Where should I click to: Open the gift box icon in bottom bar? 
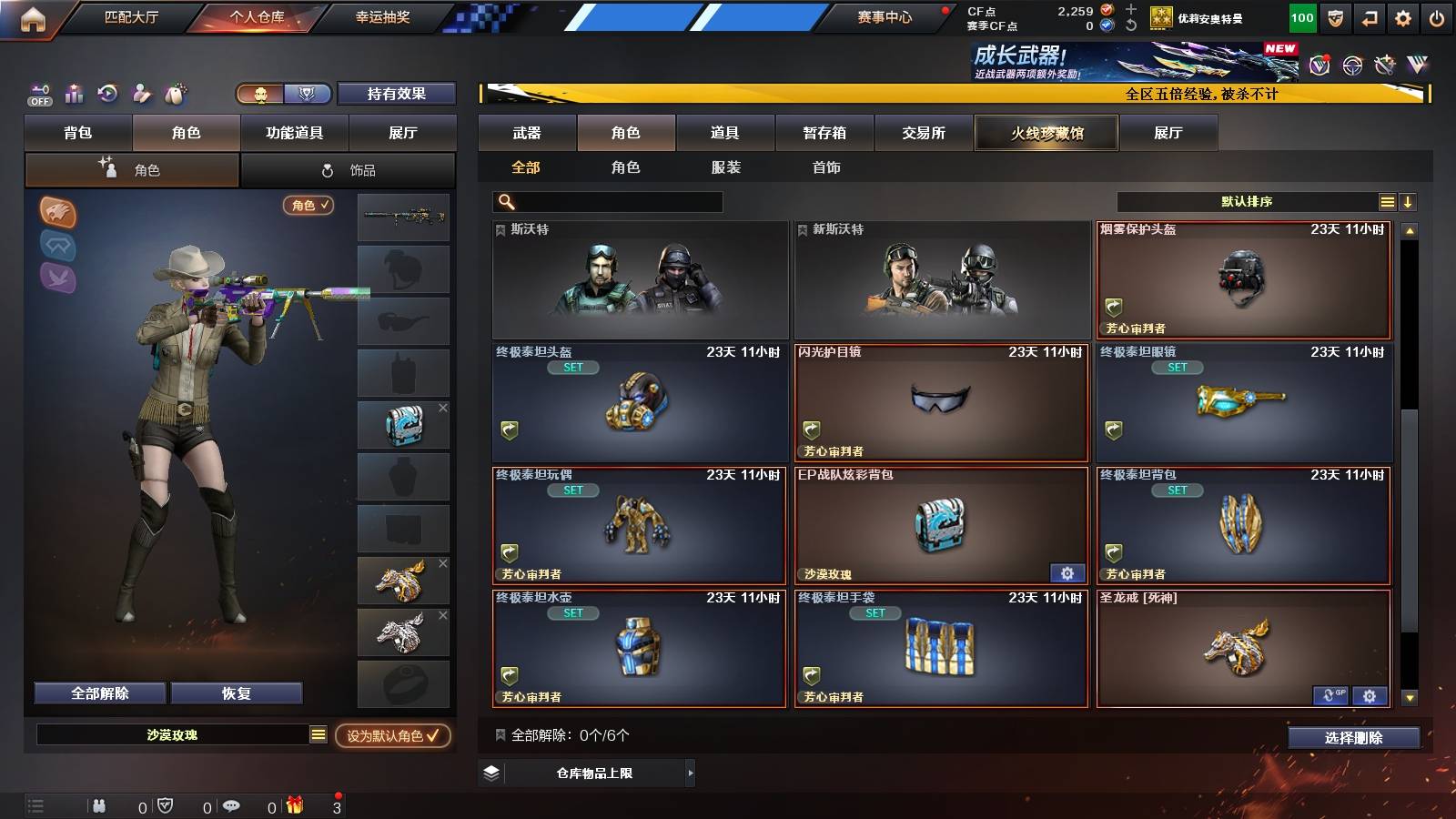pyautogui.click(x=293, y=805)
